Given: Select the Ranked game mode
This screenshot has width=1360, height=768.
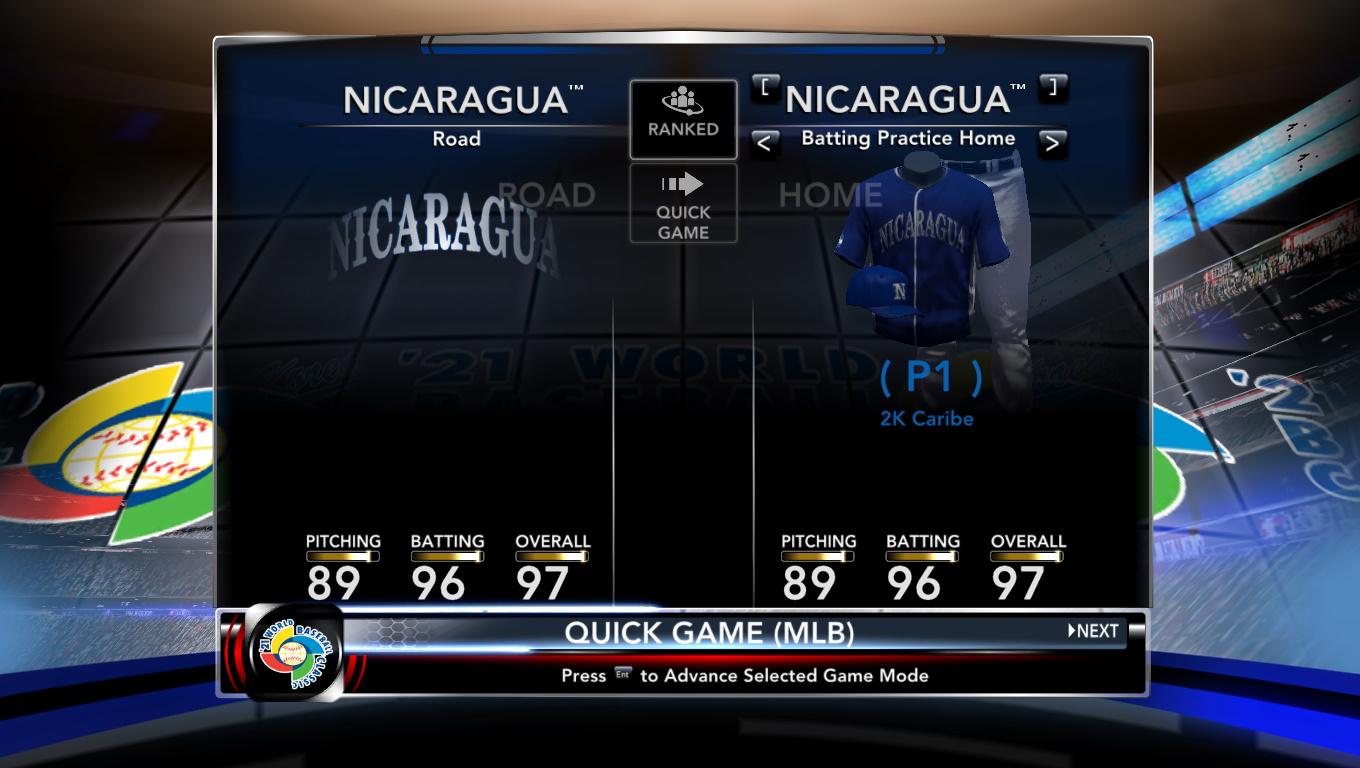Looking at the screenshot, I should pos(683,119).
